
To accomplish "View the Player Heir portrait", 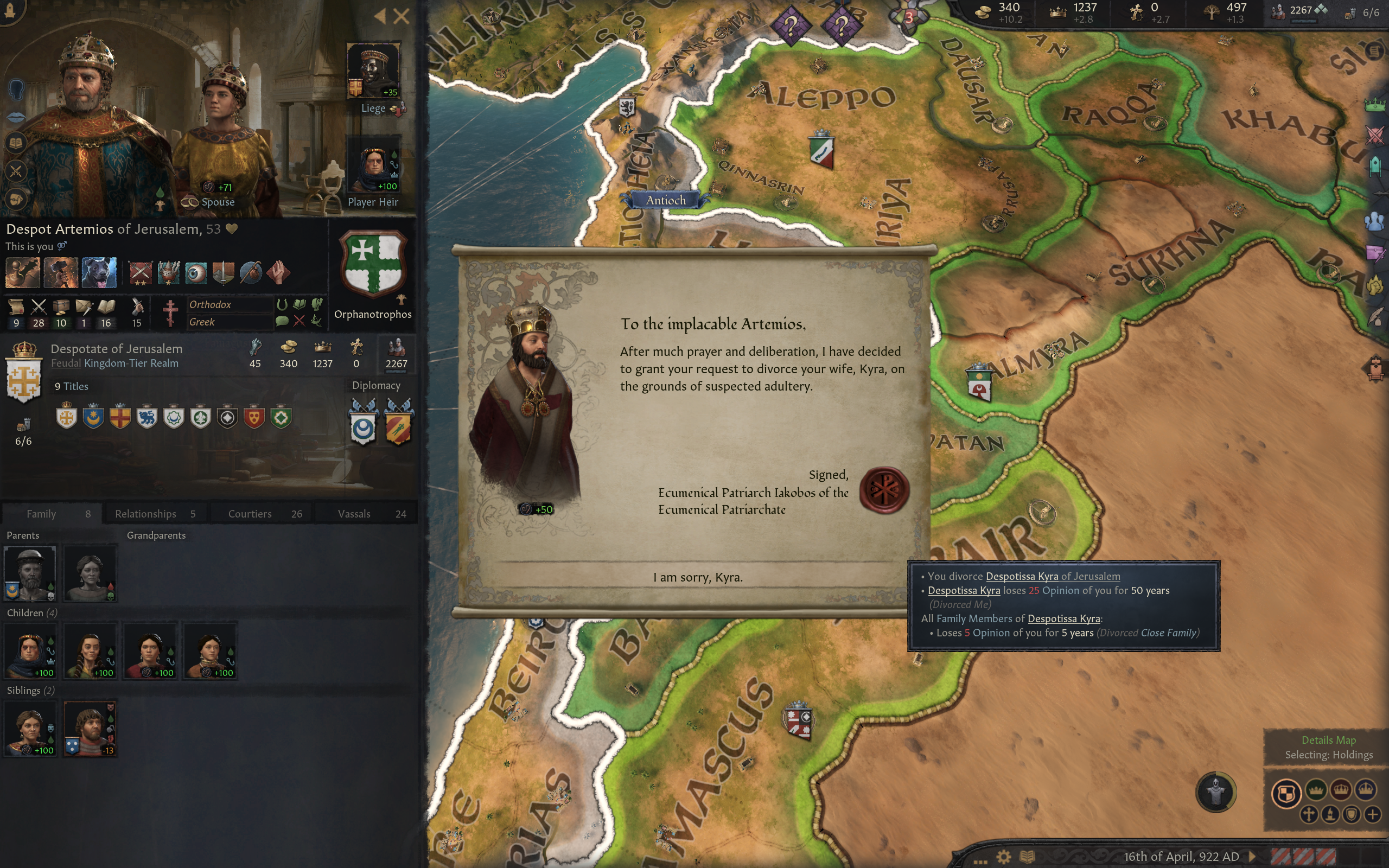I will coord(373,168).
